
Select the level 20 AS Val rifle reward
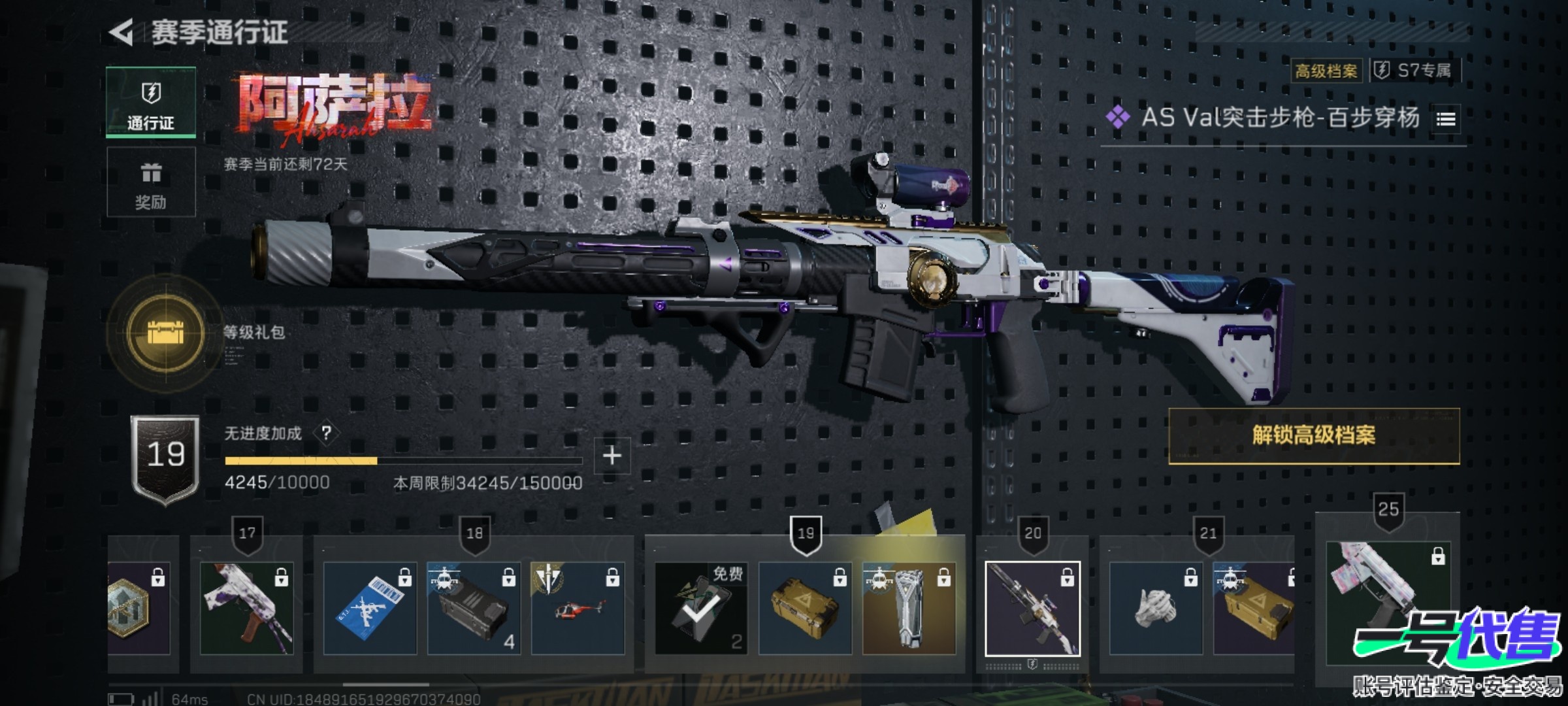click(x=1032, y=608)
